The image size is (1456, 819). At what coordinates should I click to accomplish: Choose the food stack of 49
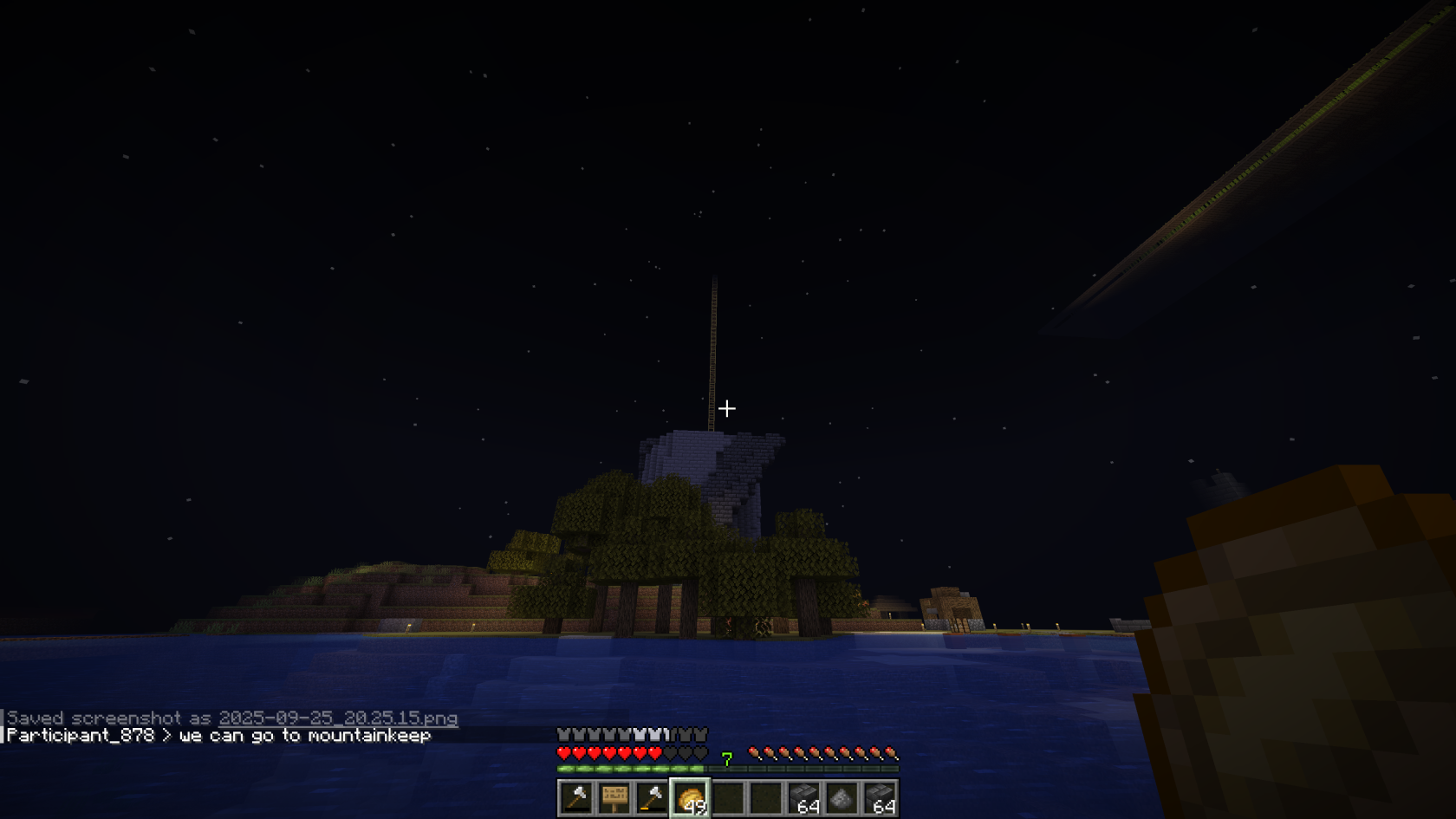(691, 798)
